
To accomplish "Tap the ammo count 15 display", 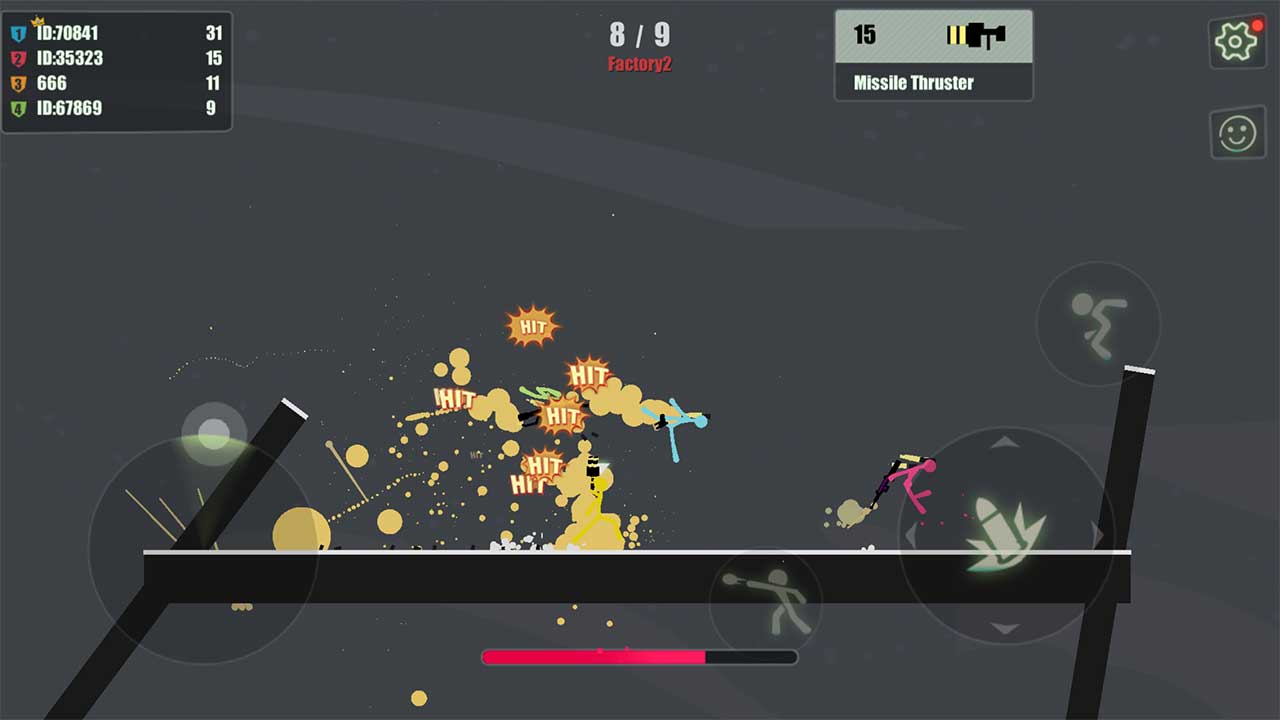I will (x=867, y=35).
